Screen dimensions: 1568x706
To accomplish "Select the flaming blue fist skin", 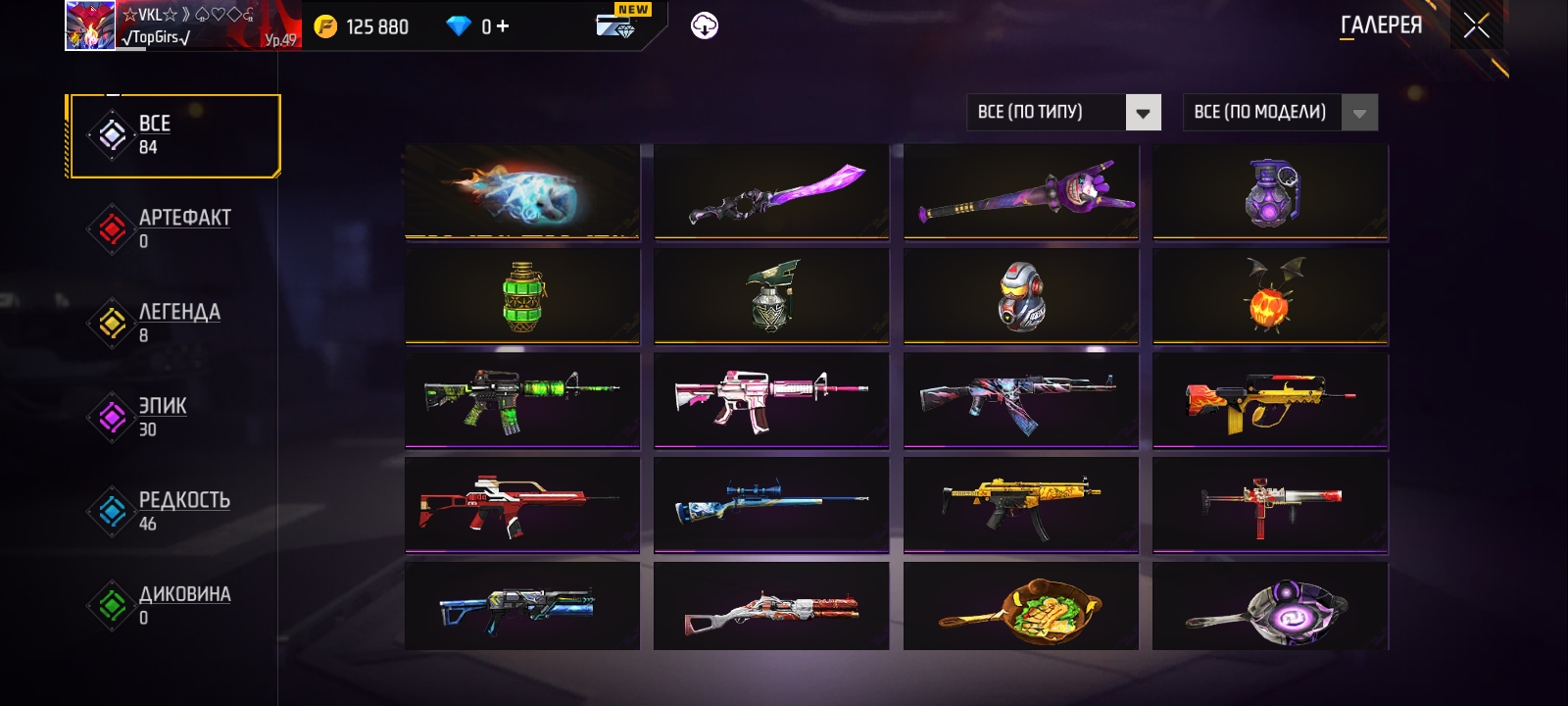I will click(522, 191).
